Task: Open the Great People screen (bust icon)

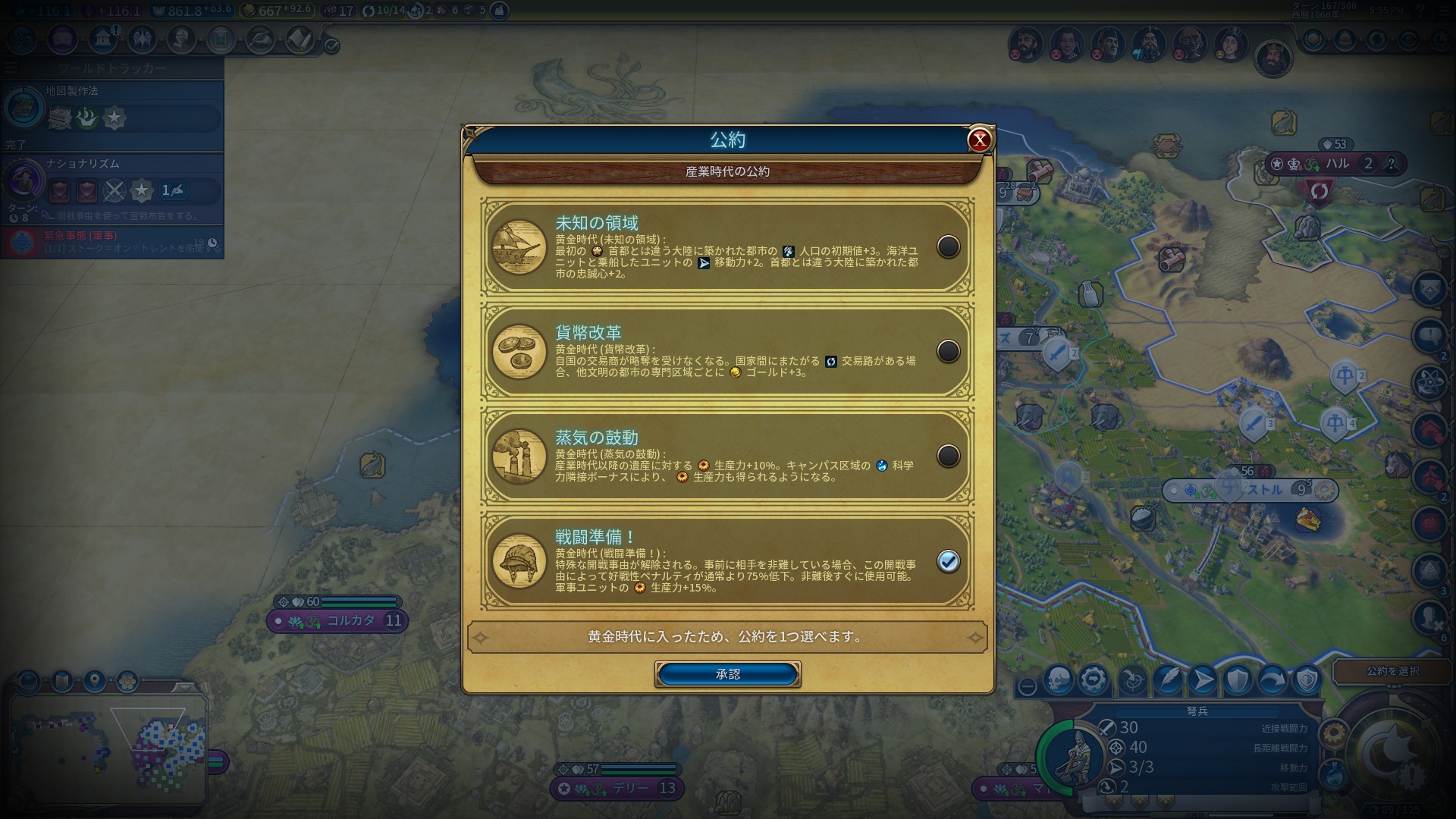Action: [181, 39]
